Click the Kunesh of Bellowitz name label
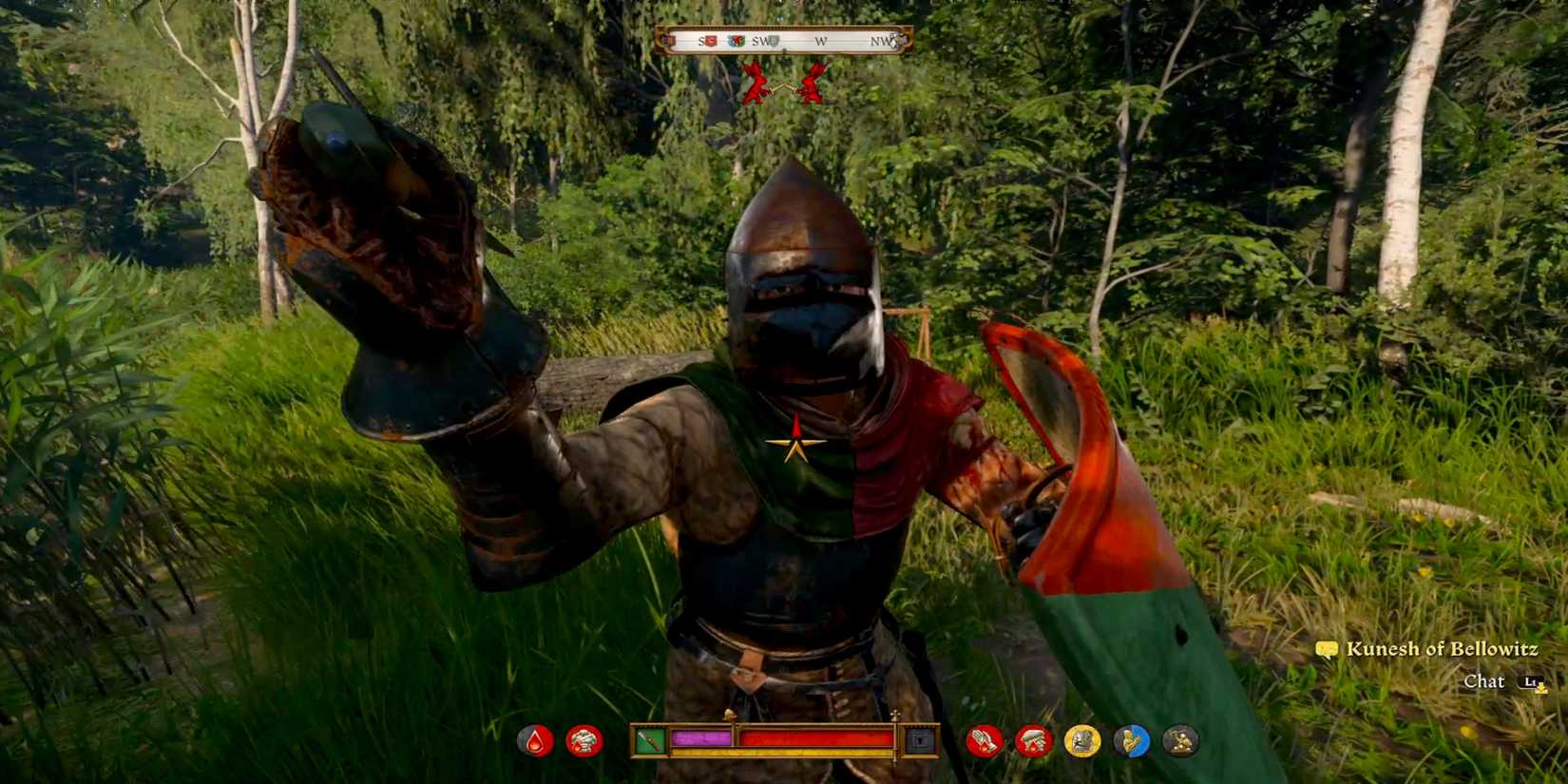Image resolution: width=1568 pixels, height=784 pixels. click(1440, 650)
